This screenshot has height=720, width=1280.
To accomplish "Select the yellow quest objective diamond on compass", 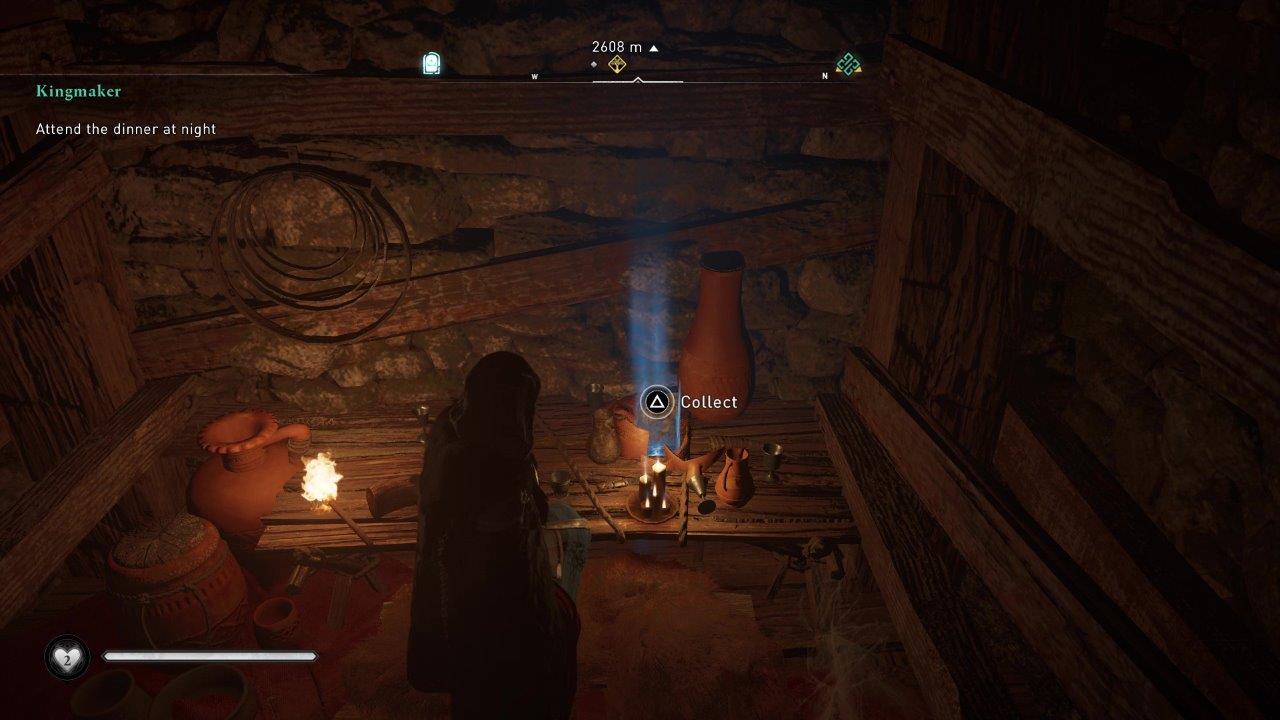I will coord(617,63).
